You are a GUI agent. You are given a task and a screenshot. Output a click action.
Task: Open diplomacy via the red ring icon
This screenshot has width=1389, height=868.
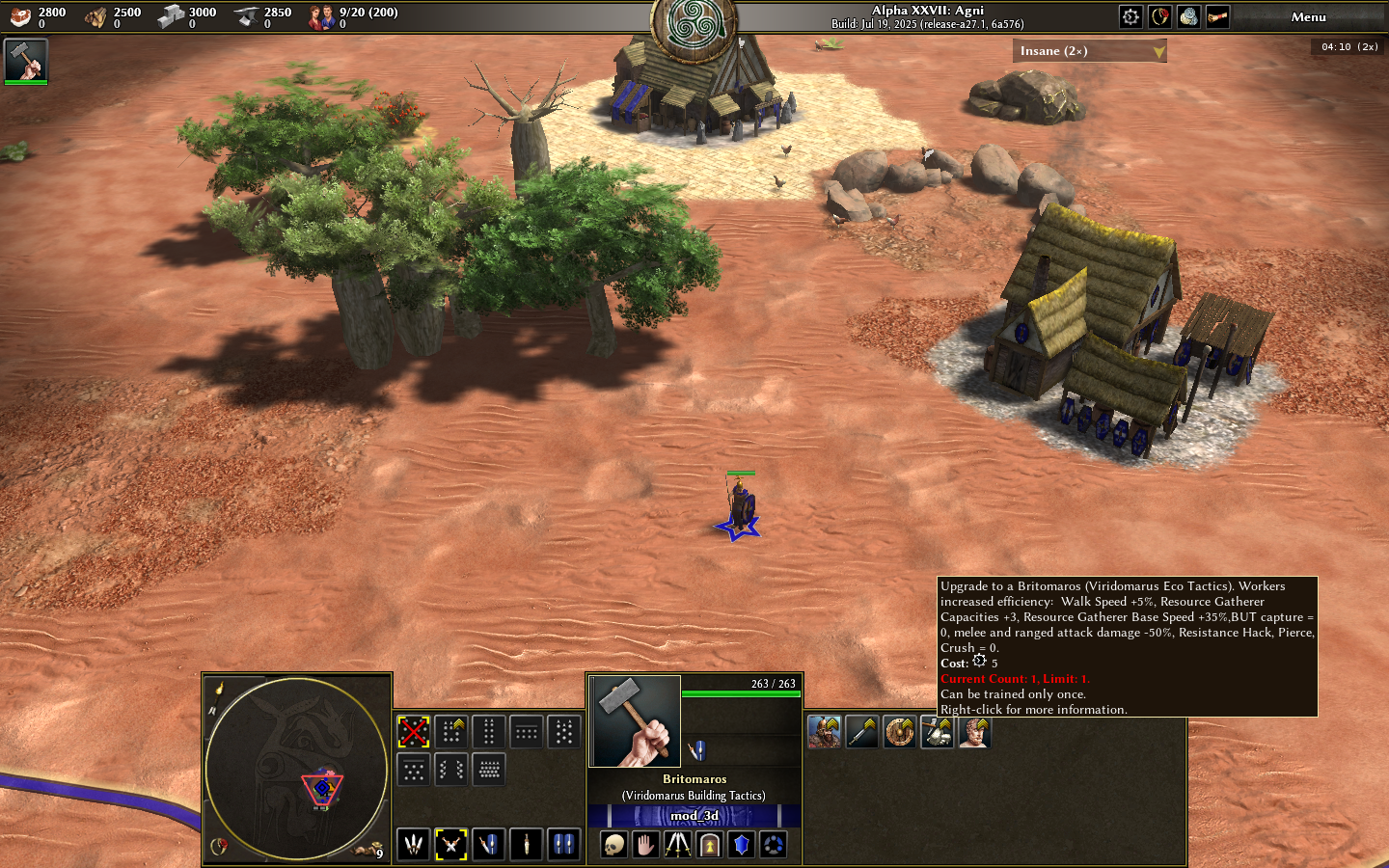tap(1159, 16)
